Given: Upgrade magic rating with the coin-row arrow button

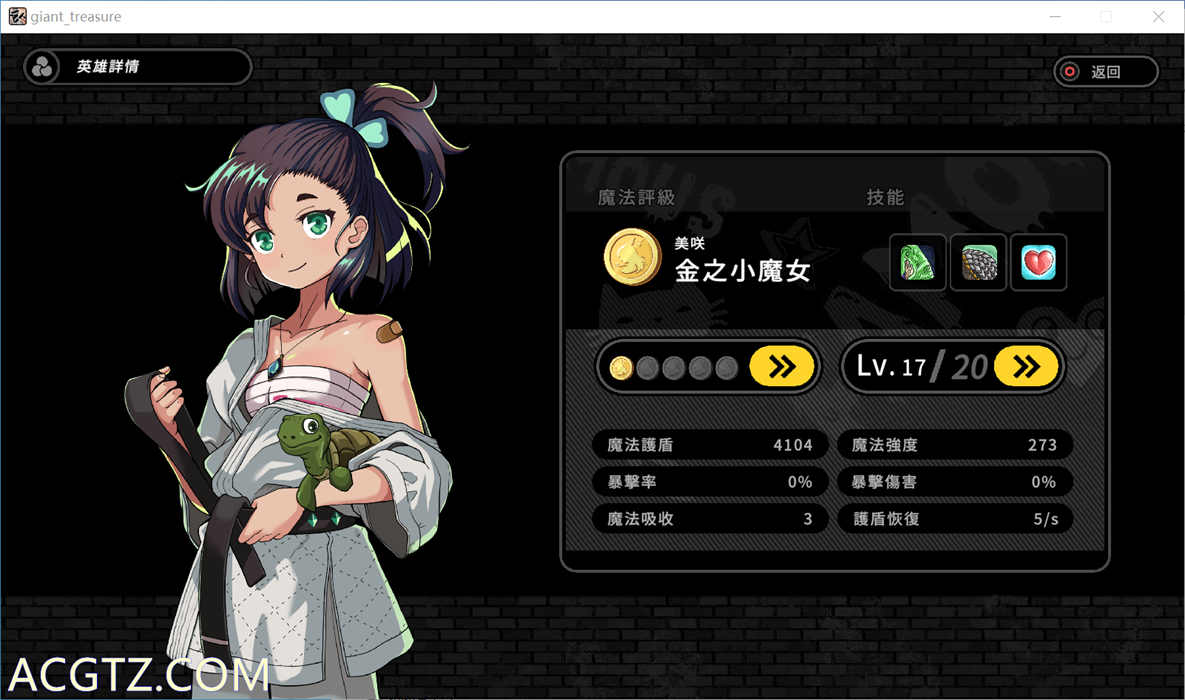Looking at the screenshot, I should click(781, 367).
